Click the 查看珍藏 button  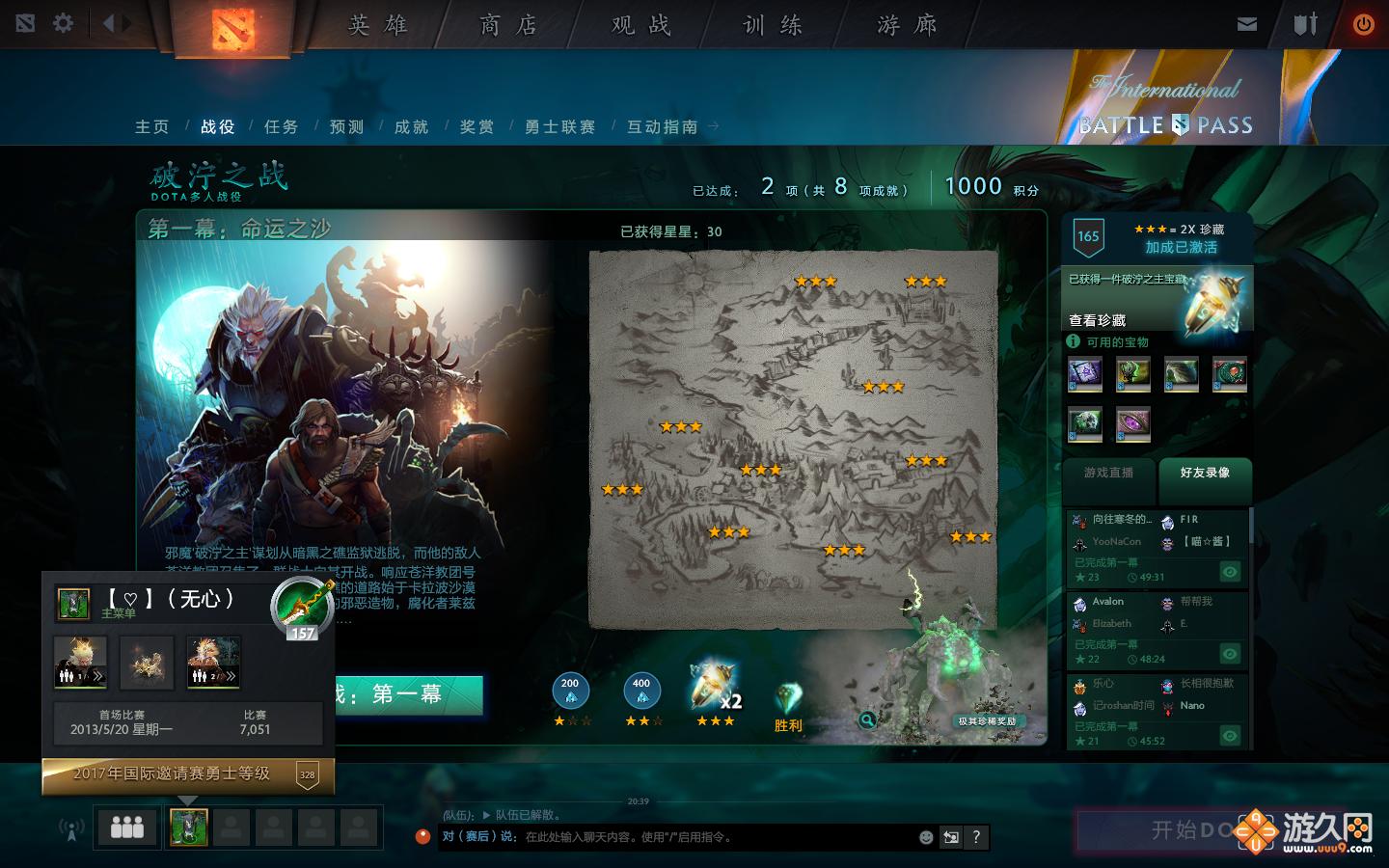tap(1098, 318)
